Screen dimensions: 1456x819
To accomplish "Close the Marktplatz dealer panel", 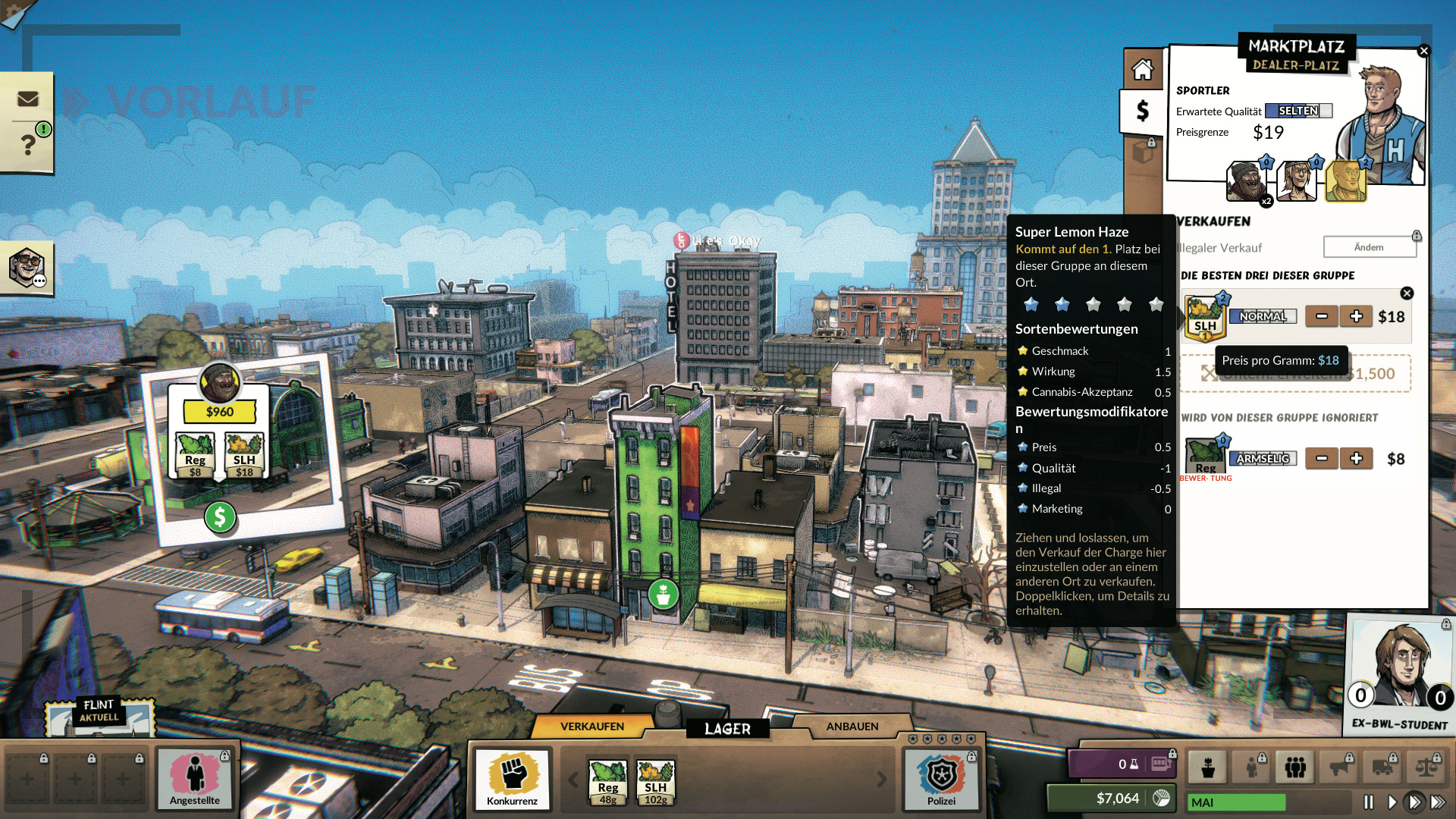I will [1423, 51].
